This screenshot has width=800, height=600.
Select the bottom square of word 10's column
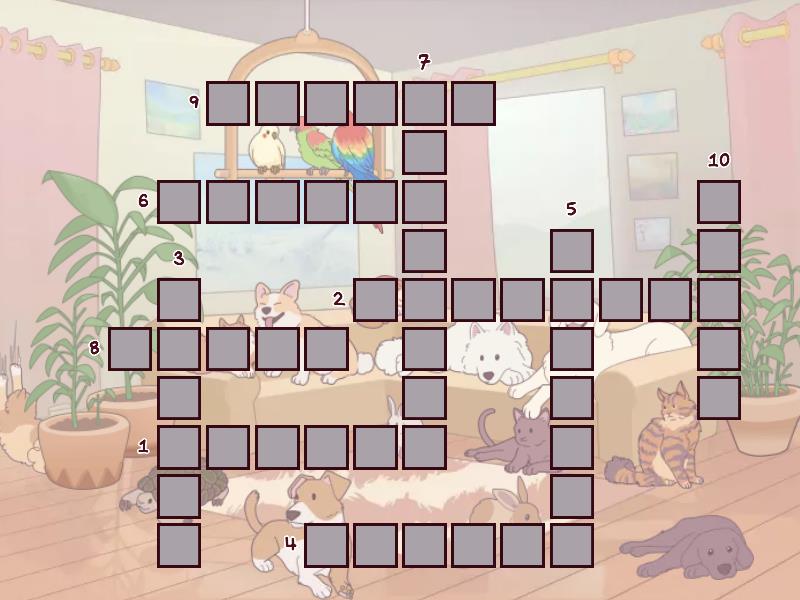click(x=718, y=397)
